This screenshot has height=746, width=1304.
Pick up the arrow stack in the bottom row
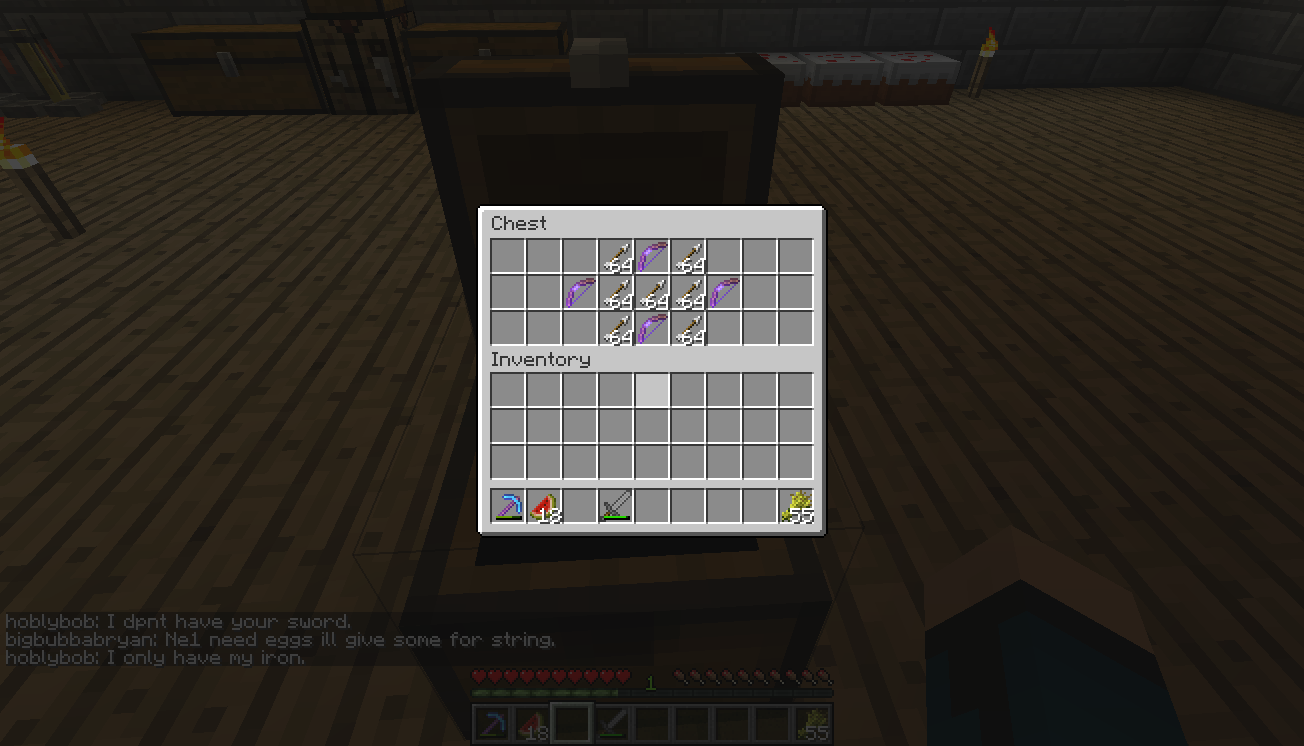pyautogui.click(x=616, y=328)
